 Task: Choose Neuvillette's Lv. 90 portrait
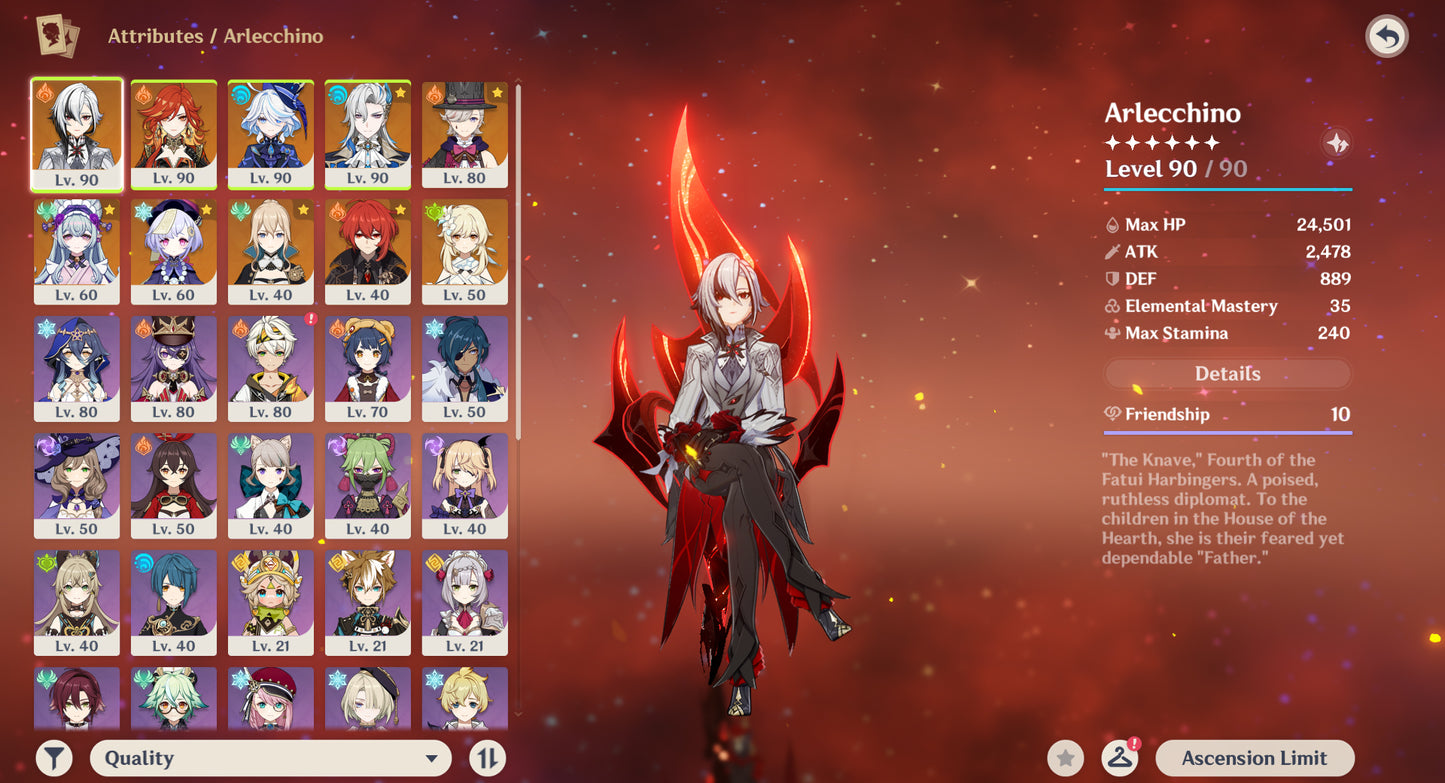pos(367,135)
